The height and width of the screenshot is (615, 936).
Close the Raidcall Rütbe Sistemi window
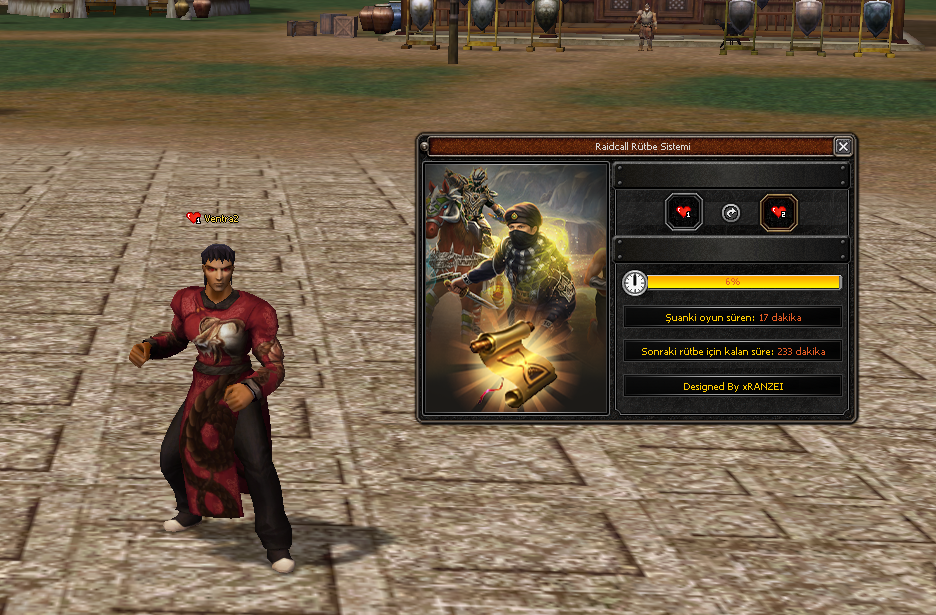pos(843,147)
